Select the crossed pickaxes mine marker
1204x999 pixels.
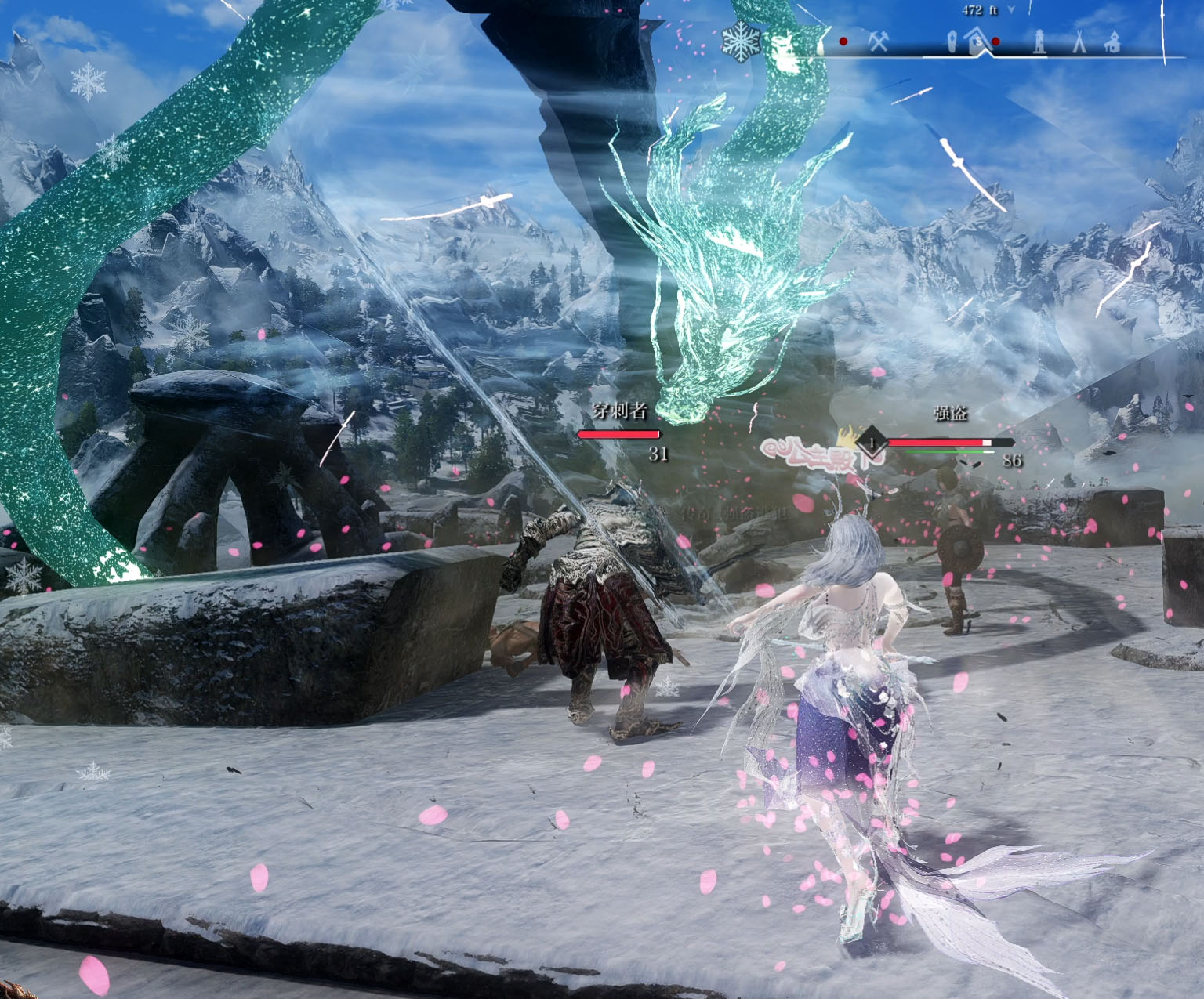[878, 42]
